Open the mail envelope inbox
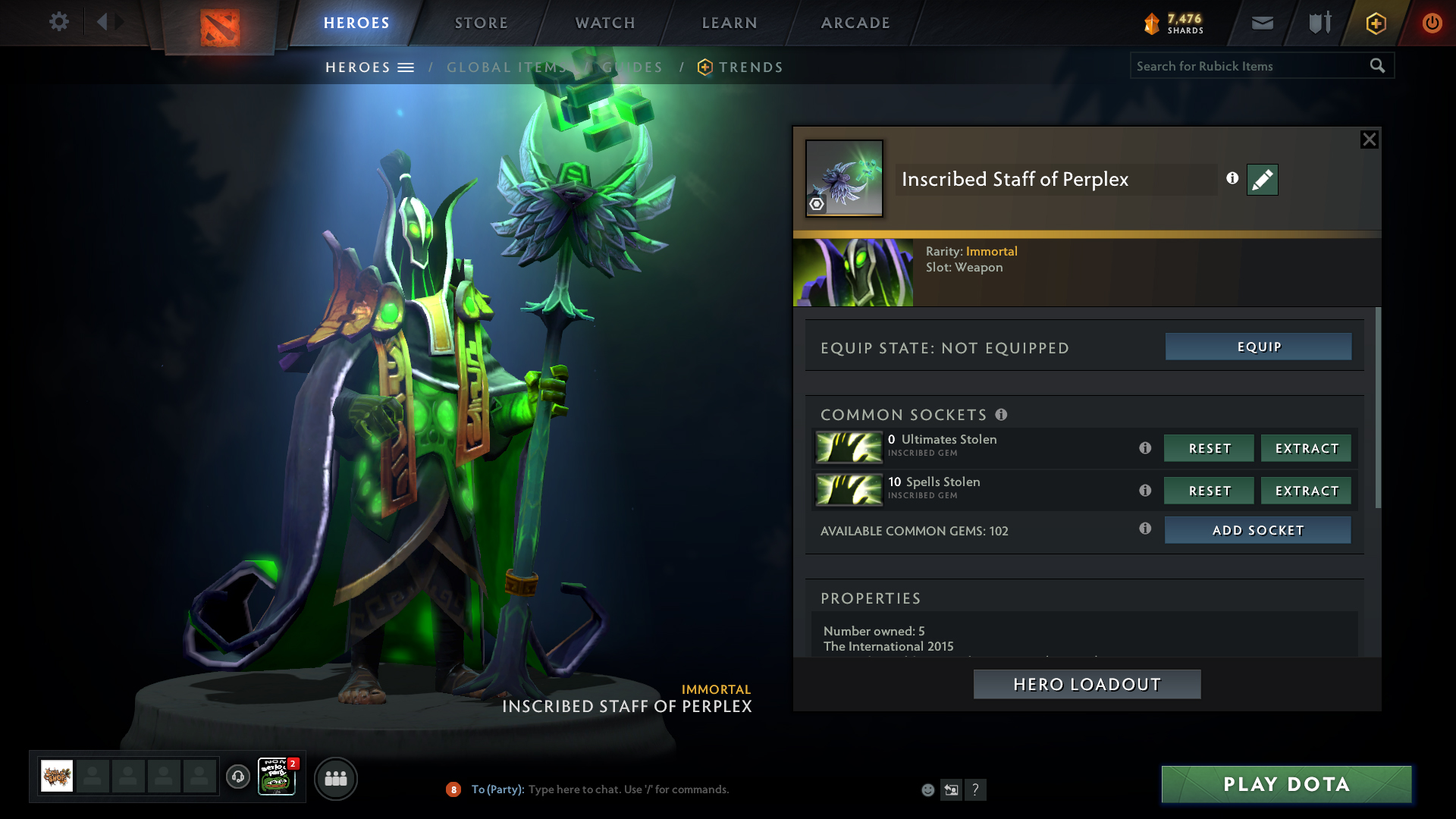The image size is (1456, 819). [x=1262, y=24]
